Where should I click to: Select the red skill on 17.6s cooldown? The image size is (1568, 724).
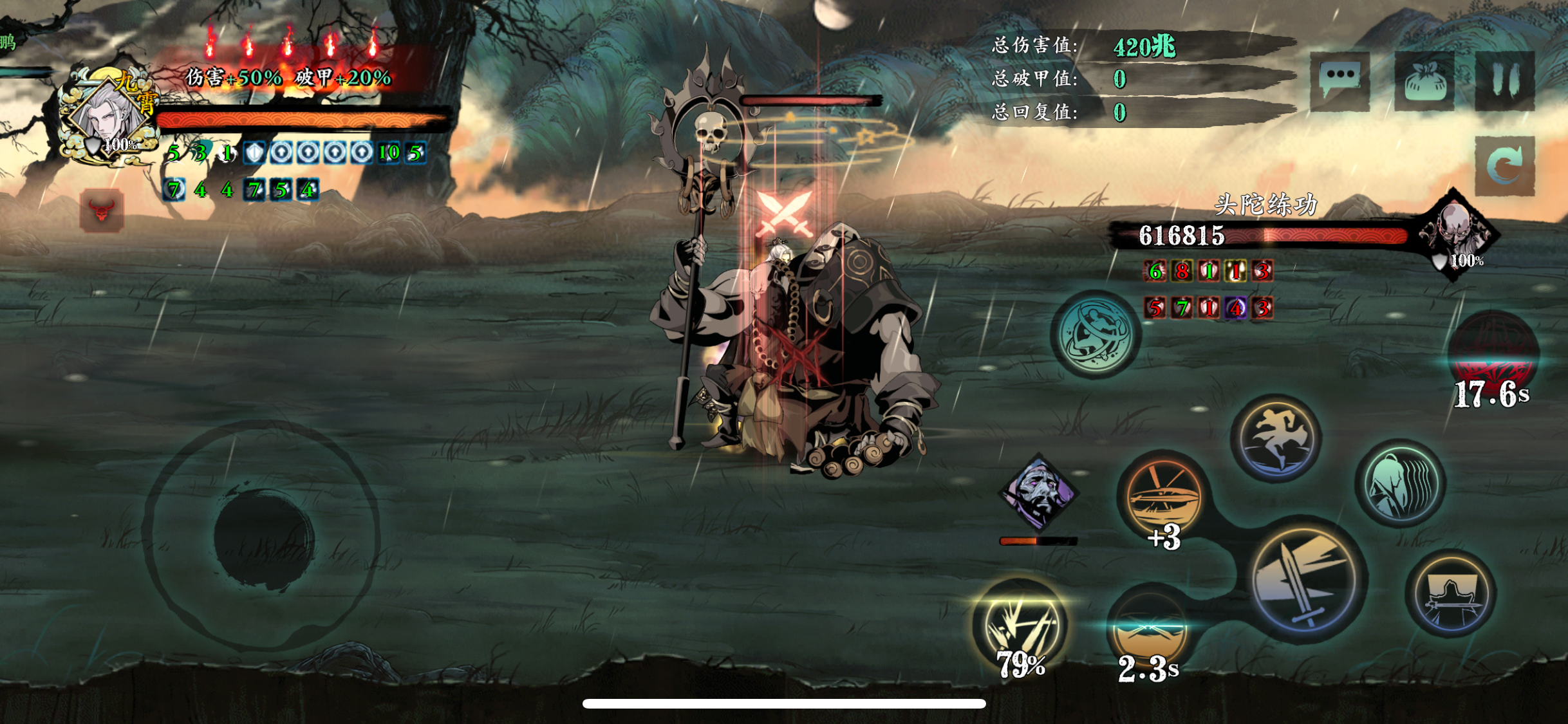pyautogui.click(x=1493, y=354)
